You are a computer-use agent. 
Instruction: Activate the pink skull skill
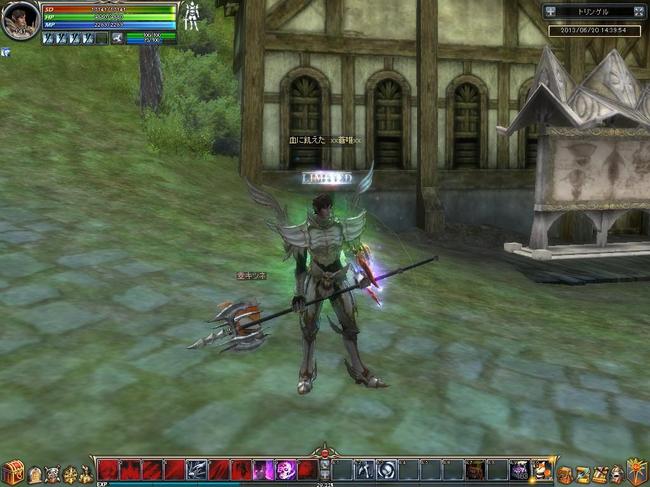point(285,469)
